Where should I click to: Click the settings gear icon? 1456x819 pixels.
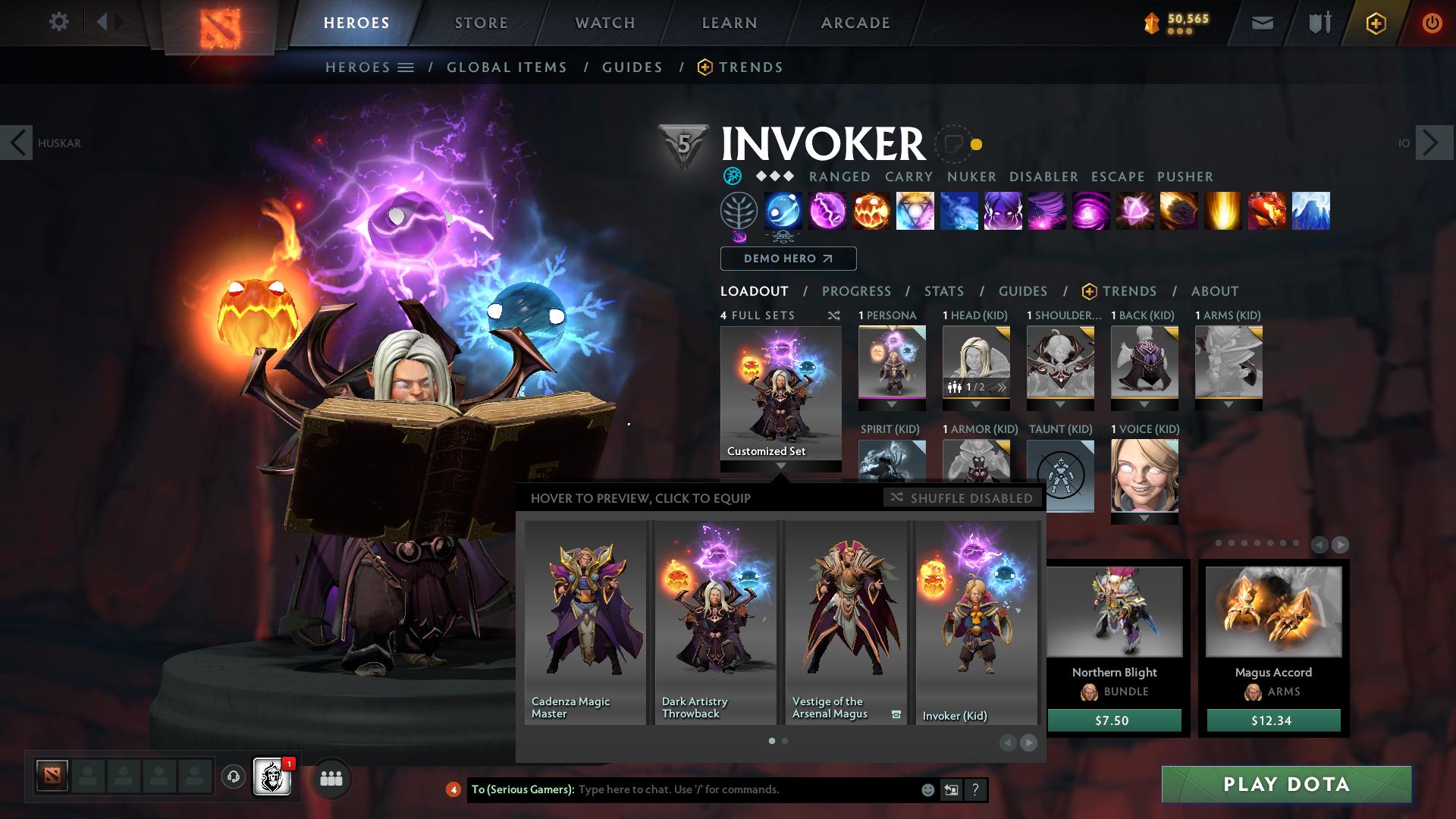(58, 22)
